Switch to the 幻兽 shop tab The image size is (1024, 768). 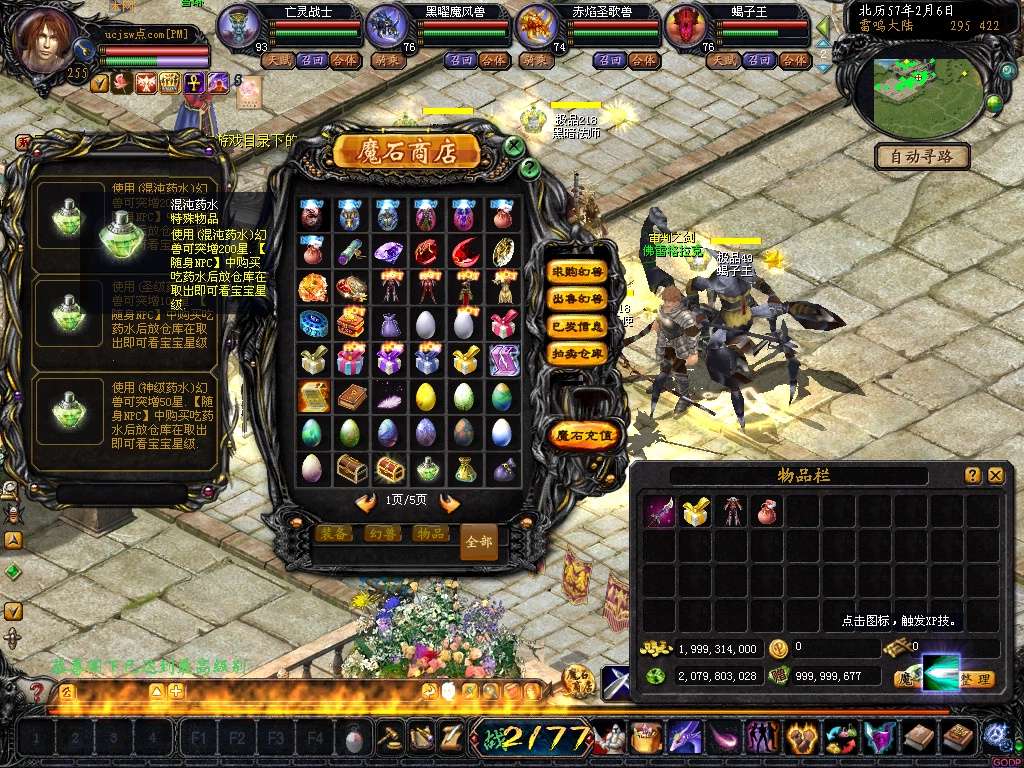(382, 534)
